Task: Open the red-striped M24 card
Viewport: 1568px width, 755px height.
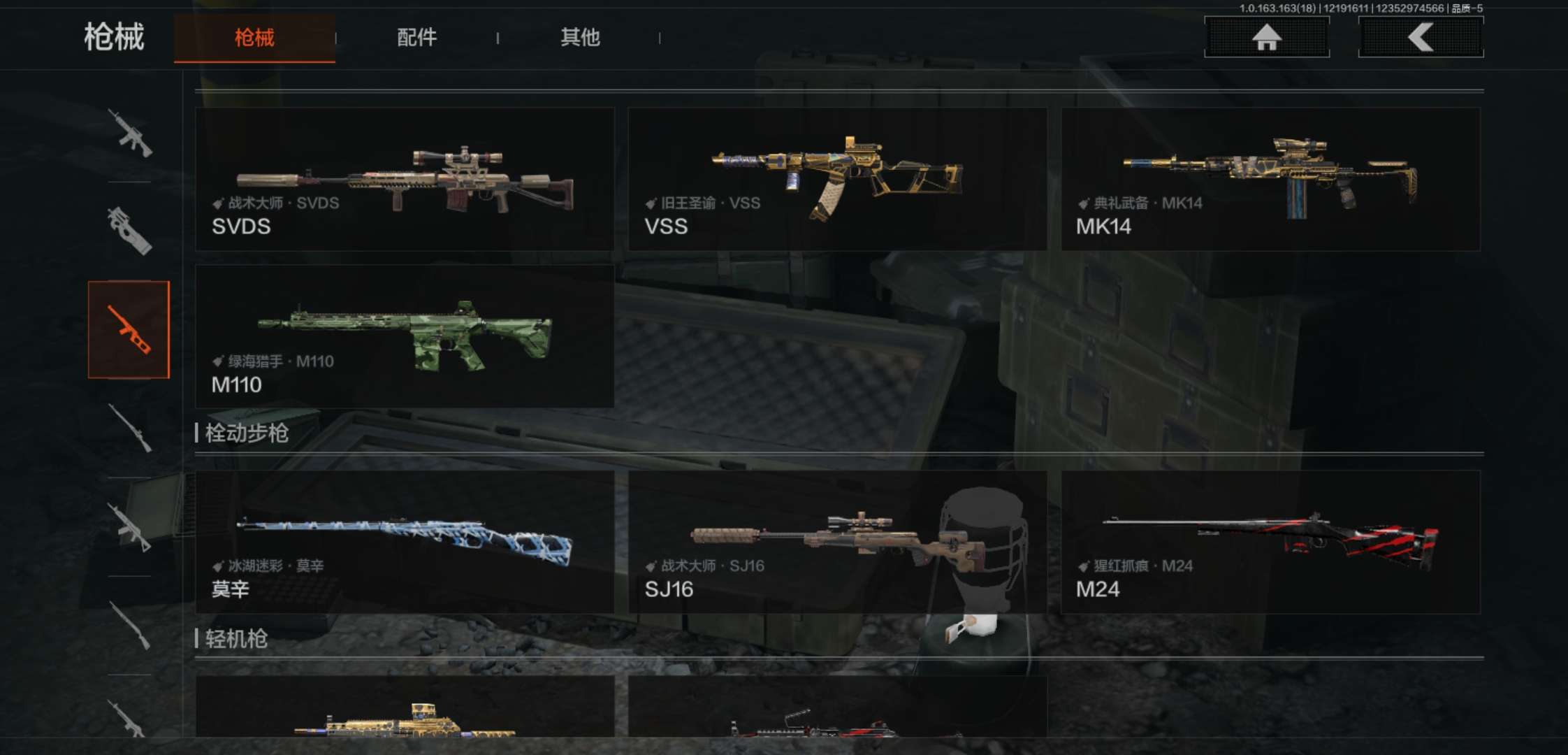Action: click(x=1270, y=542)
